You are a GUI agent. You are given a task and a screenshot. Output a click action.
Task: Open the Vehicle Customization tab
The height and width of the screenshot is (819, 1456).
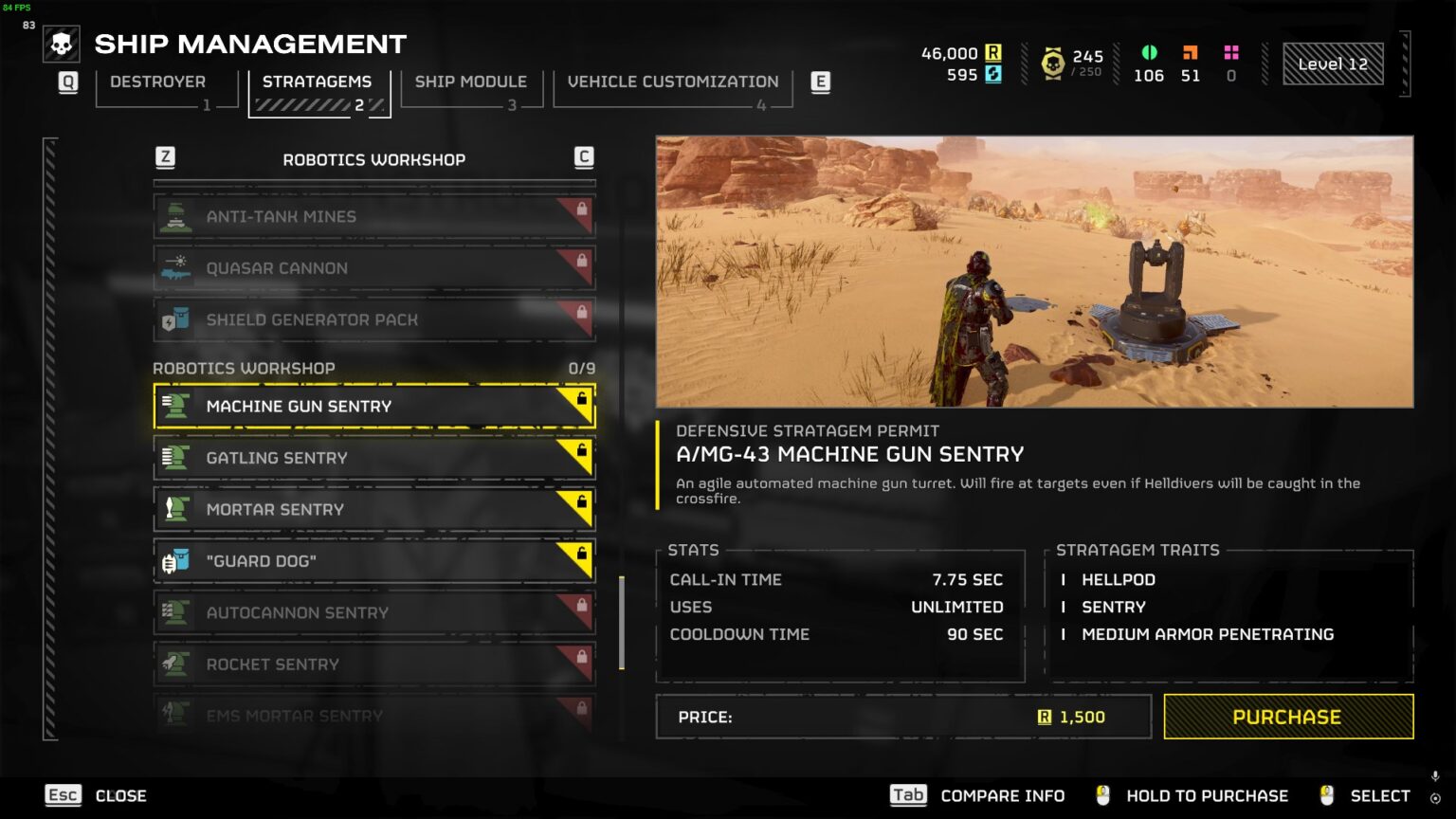[x=673, y=82]
